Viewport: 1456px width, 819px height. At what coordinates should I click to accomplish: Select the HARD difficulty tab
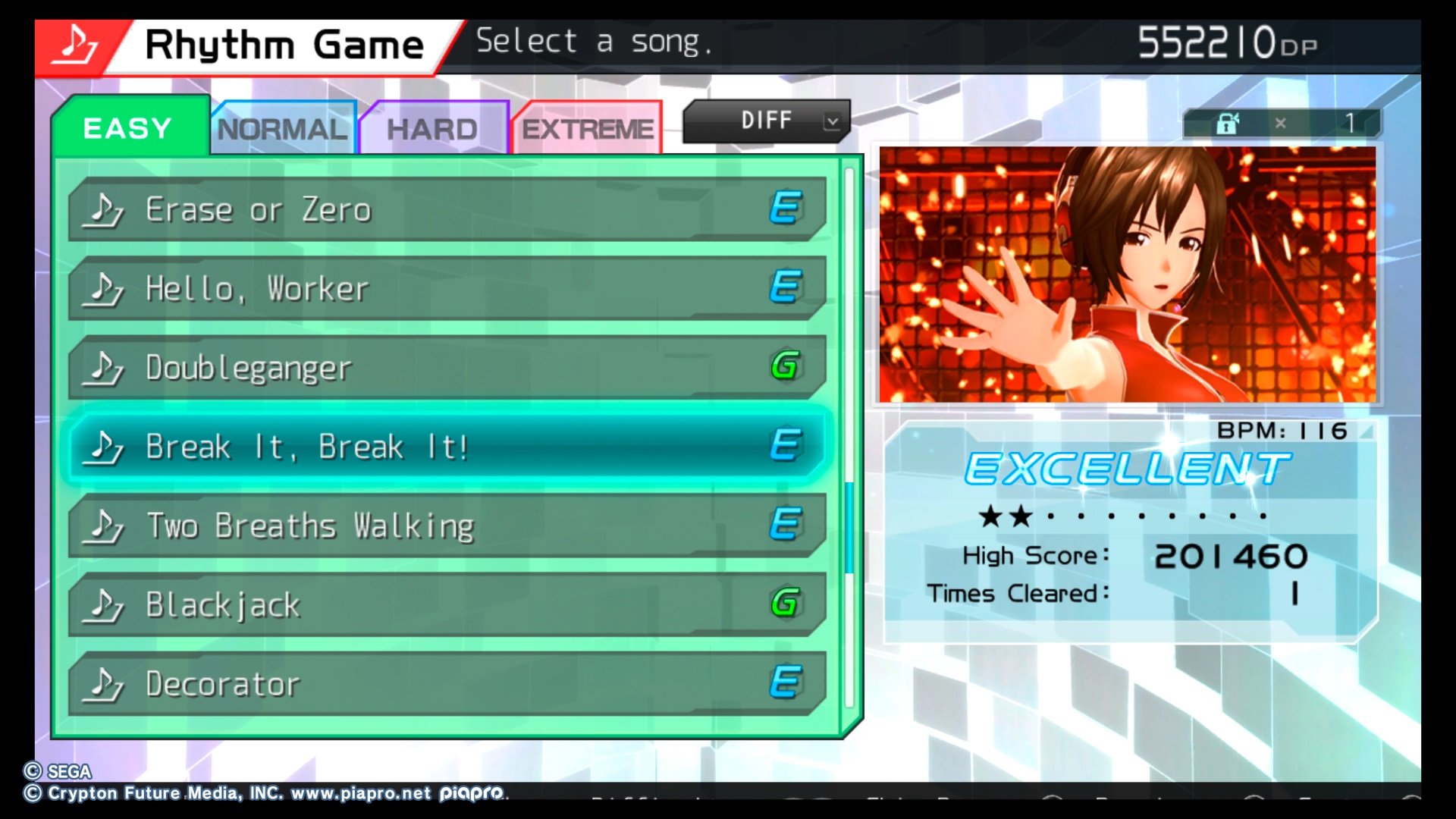click(432, 129)
